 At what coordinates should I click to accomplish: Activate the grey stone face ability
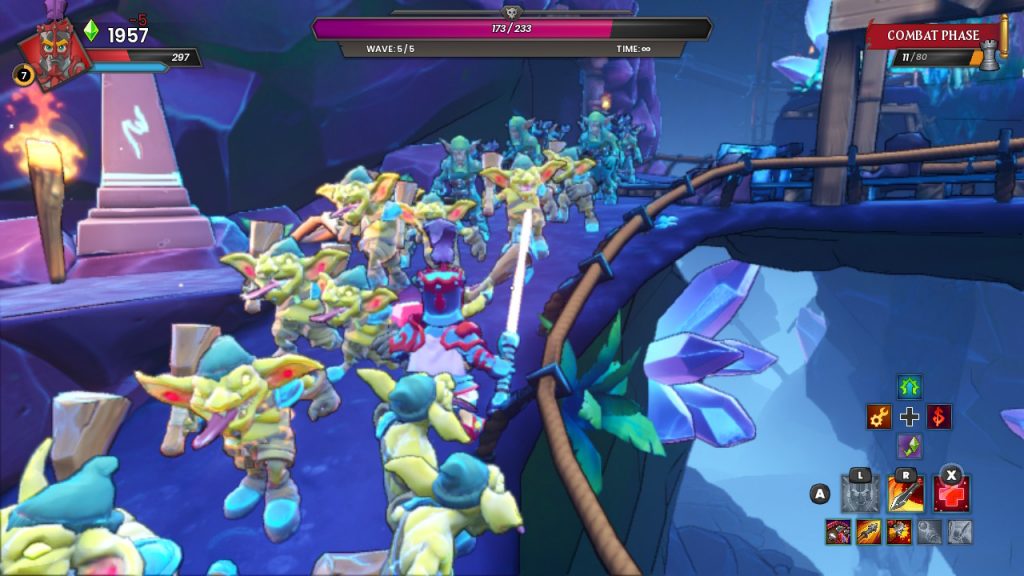860,494
